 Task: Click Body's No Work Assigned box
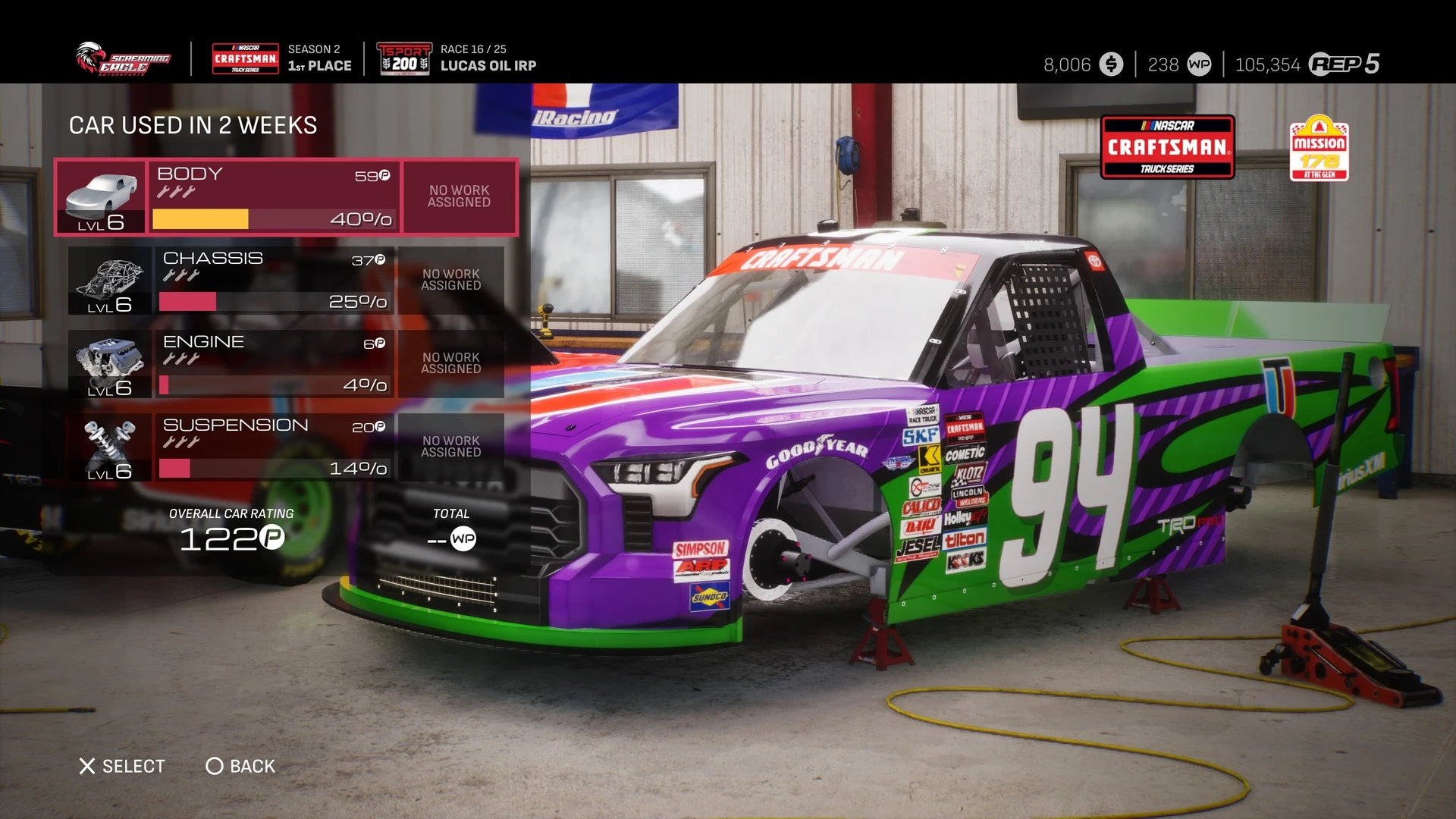460,196
